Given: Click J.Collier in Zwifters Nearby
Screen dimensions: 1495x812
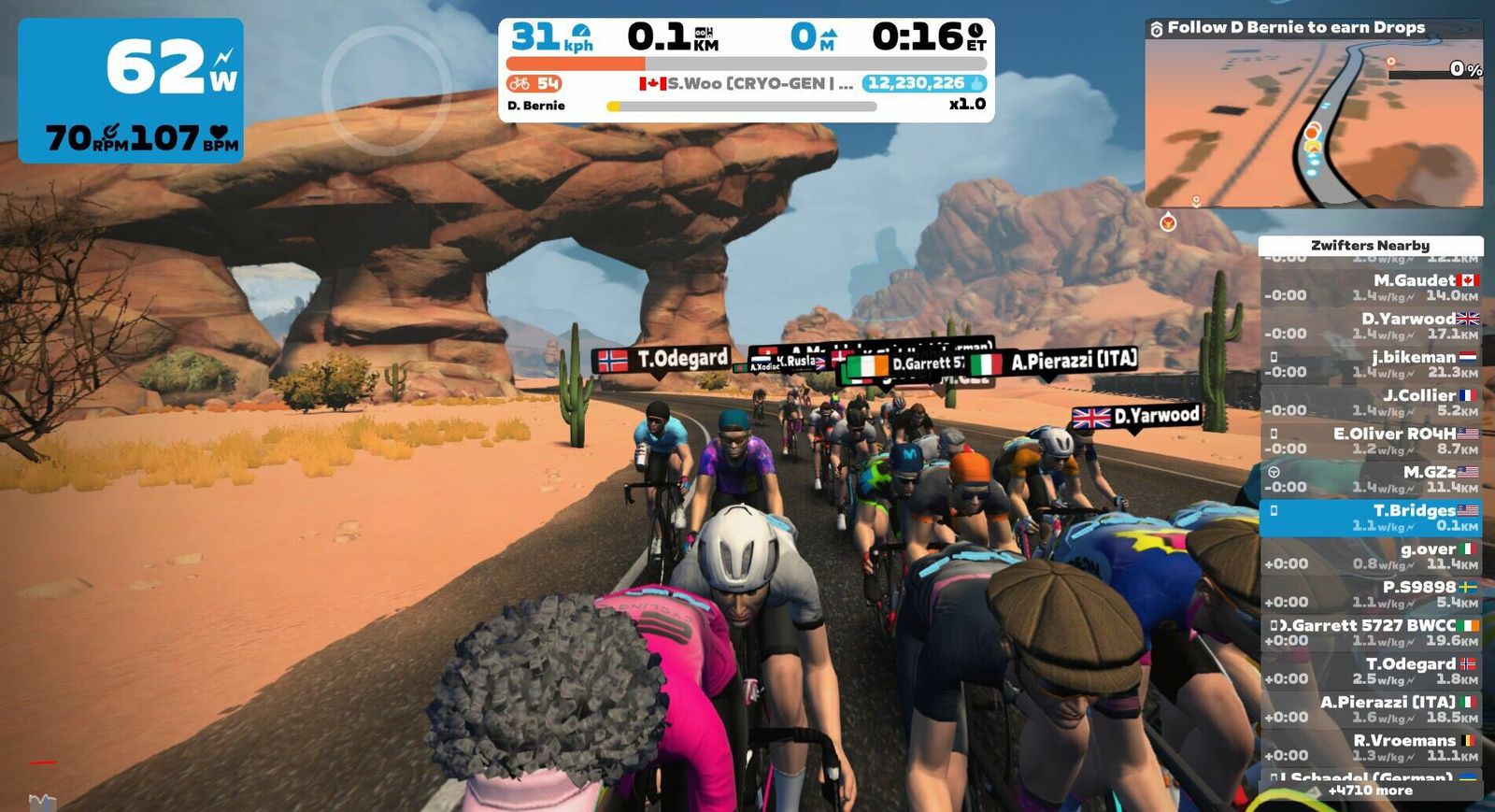Looking at the screenshot, I should click(1371, 403).
